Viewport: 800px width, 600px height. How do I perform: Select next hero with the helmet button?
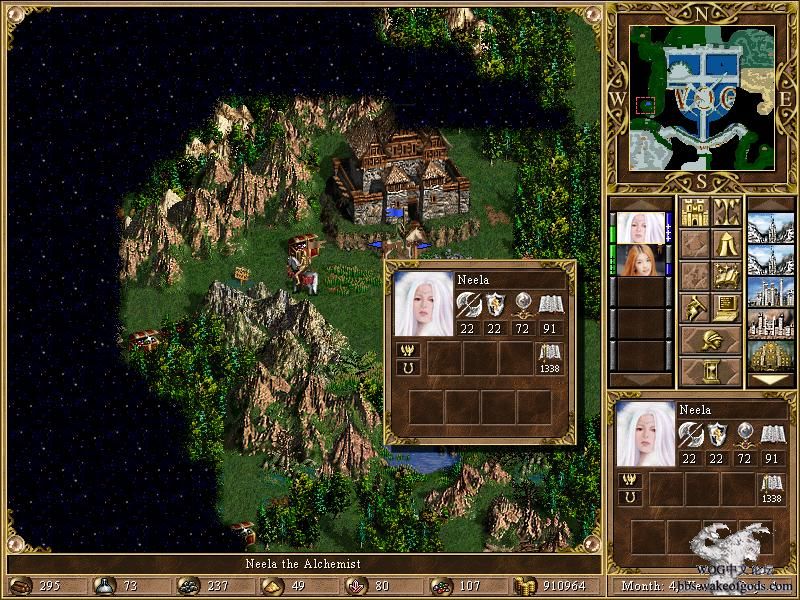[710, 339]
